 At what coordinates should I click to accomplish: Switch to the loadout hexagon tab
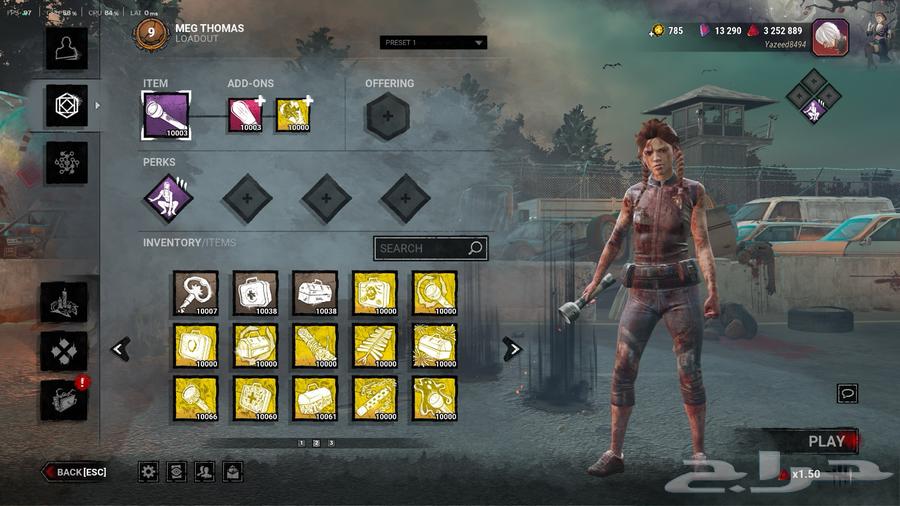point(67,105)
